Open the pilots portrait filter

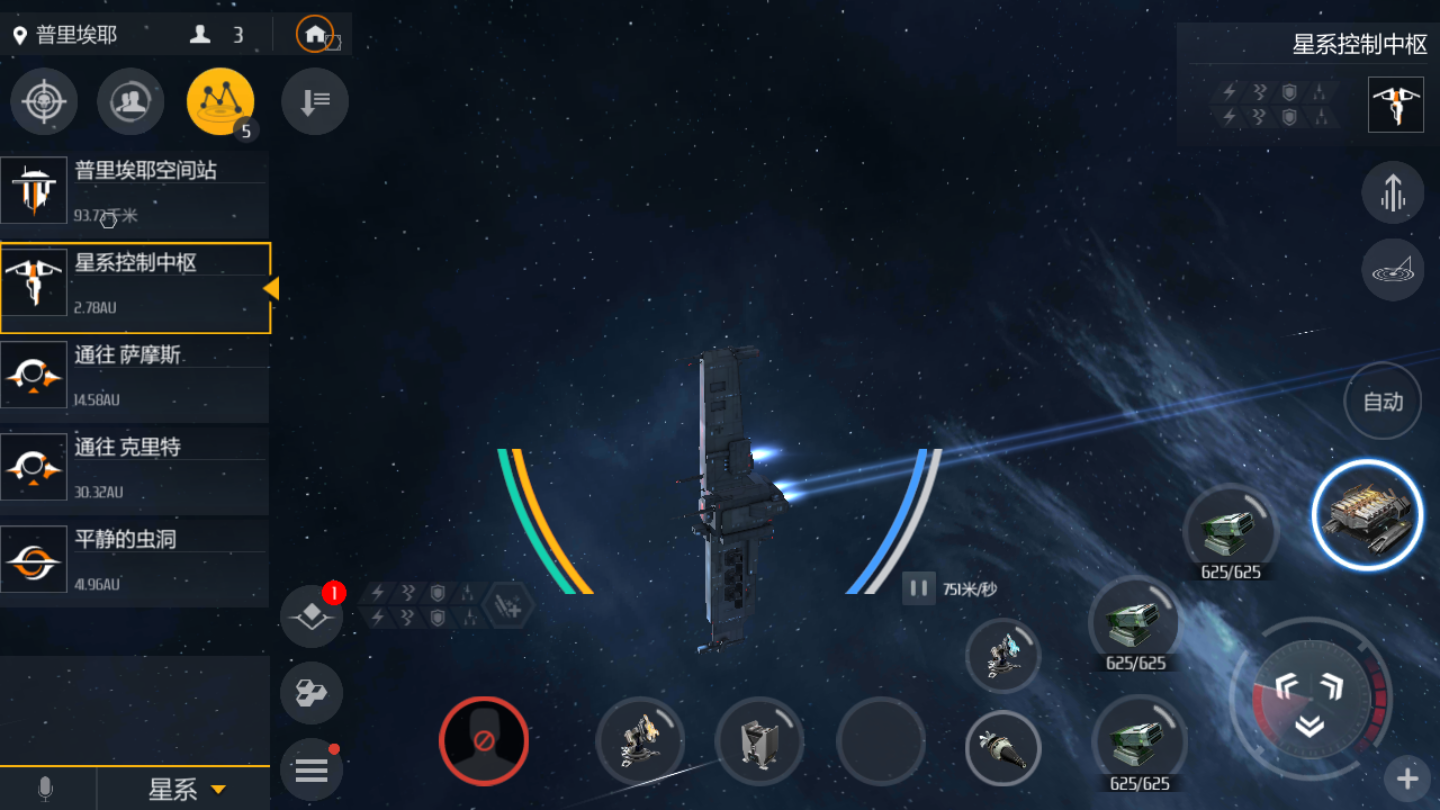tap(131, 101)
